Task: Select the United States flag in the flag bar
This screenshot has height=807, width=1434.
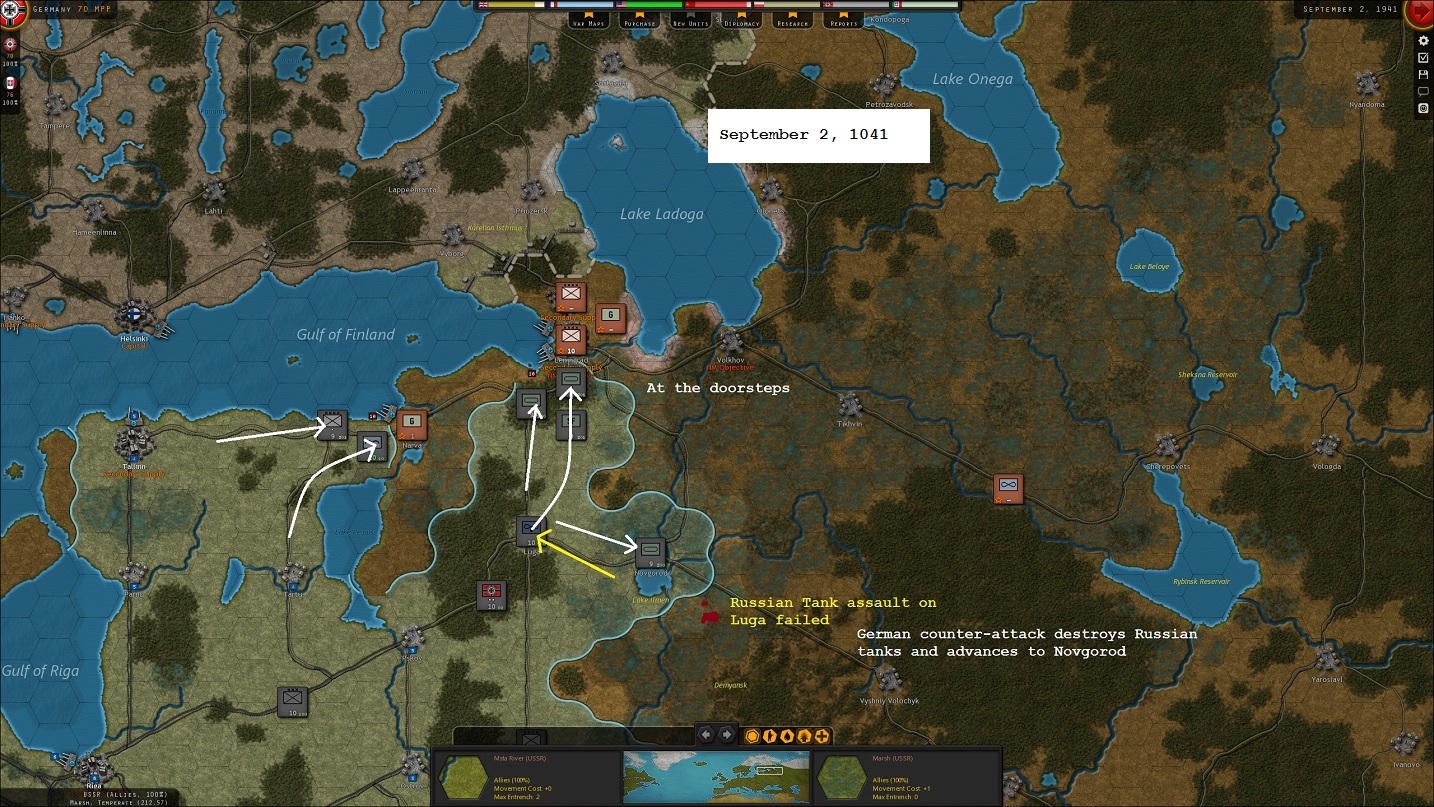Action: pyautogui.click(x=620, y=4)
